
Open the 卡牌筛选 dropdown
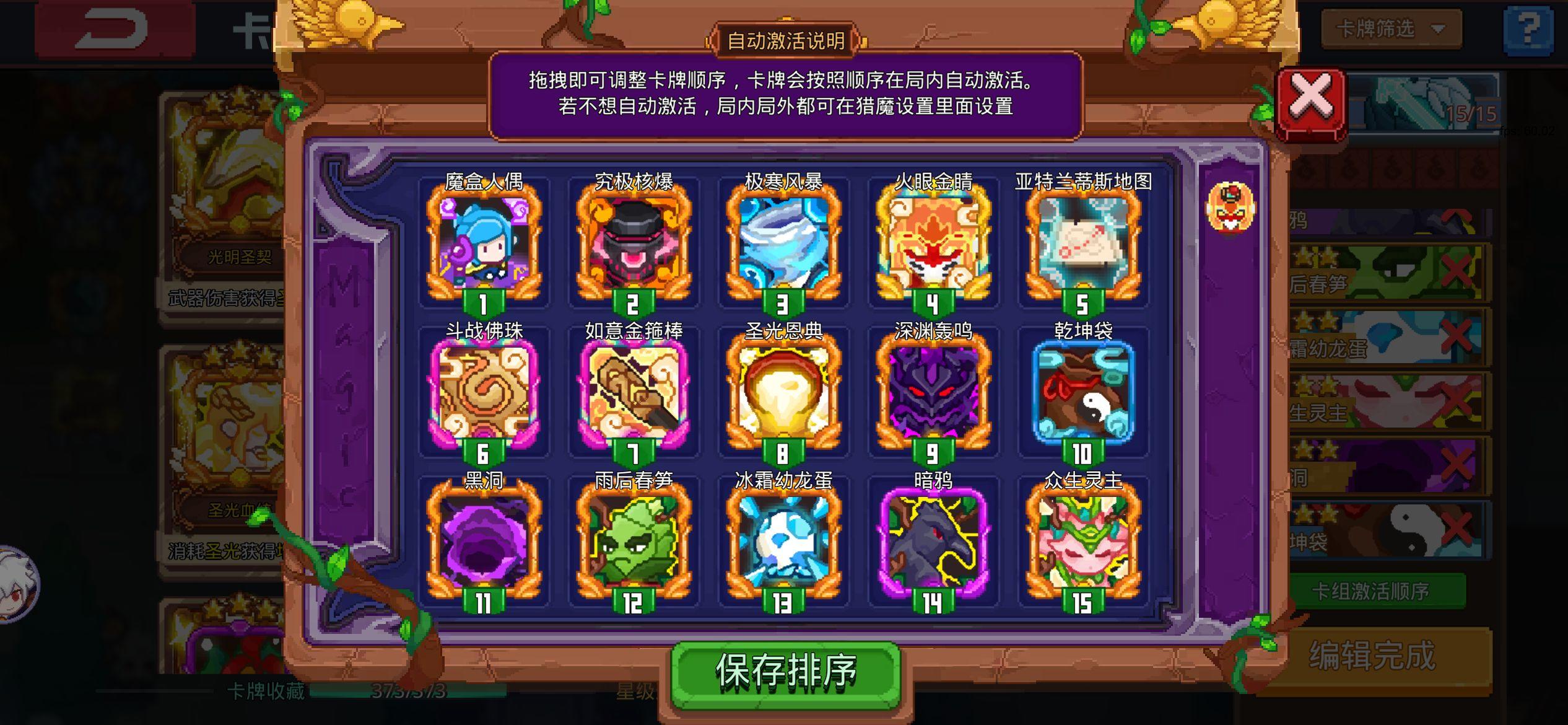coord(1392,29)
